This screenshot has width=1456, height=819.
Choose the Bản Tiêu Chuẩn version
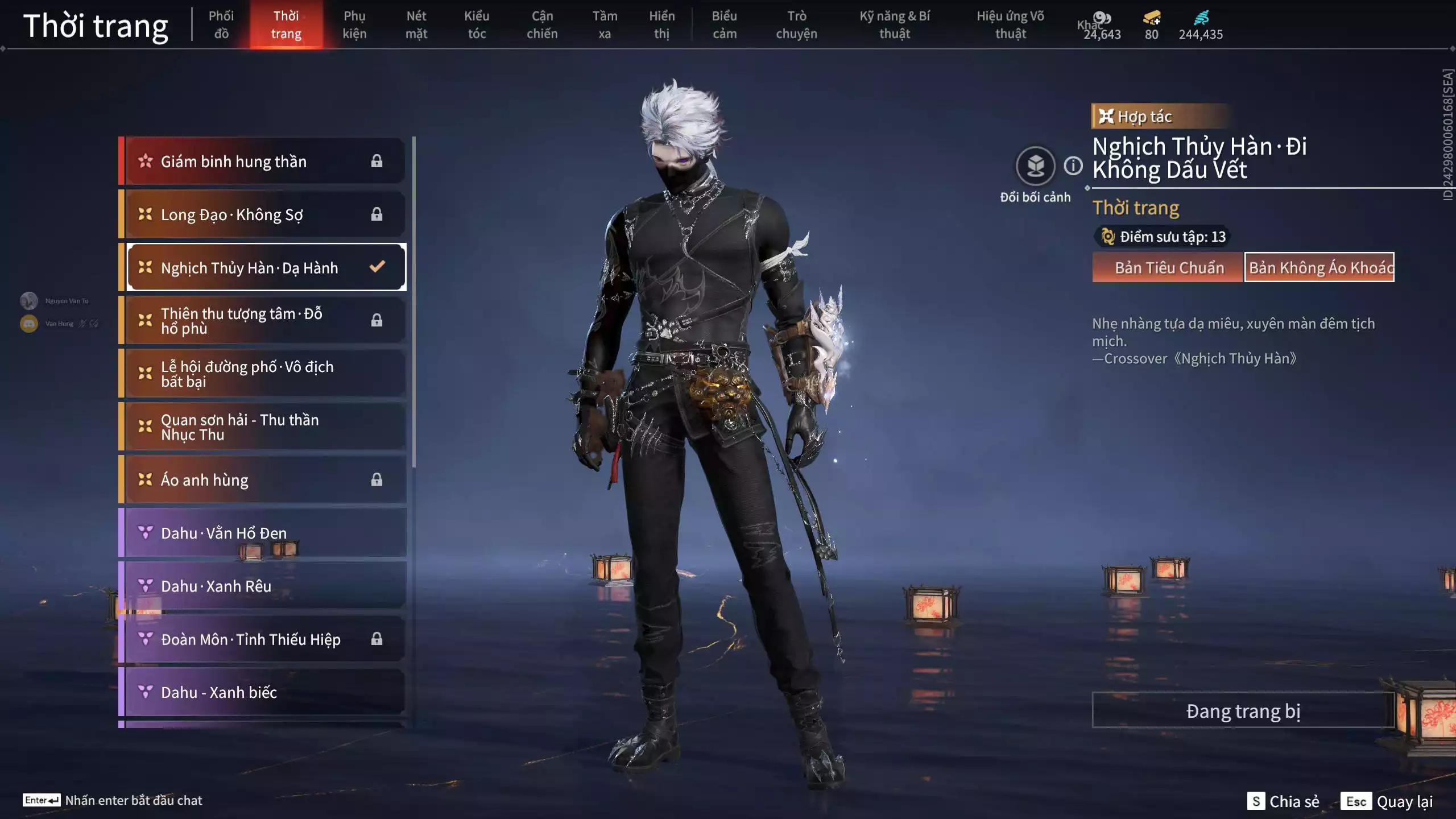click(x=1168, y=267)
